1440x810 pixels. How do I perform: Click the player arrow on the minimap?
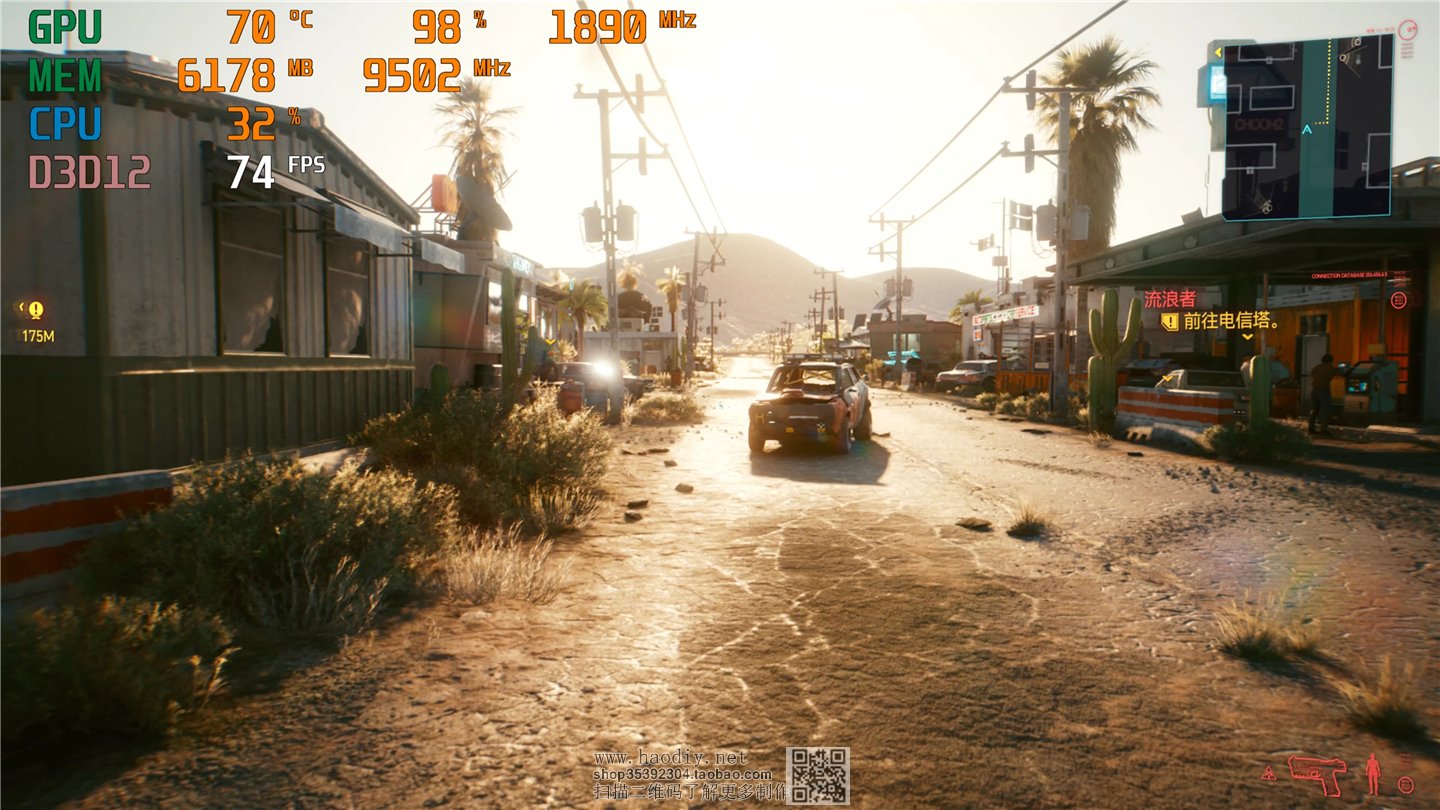(1307, 129)
